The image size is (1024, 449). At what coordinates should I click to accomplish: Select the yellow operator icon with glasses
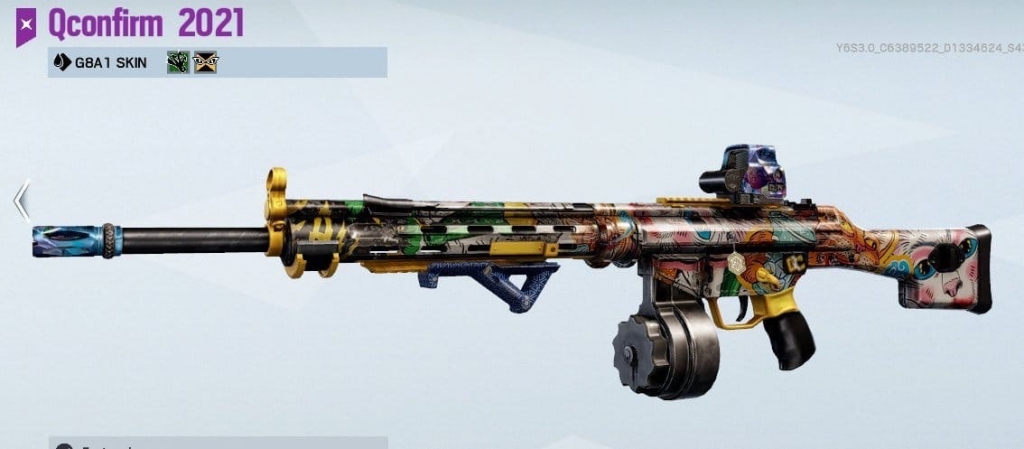[x=206, y=62]
